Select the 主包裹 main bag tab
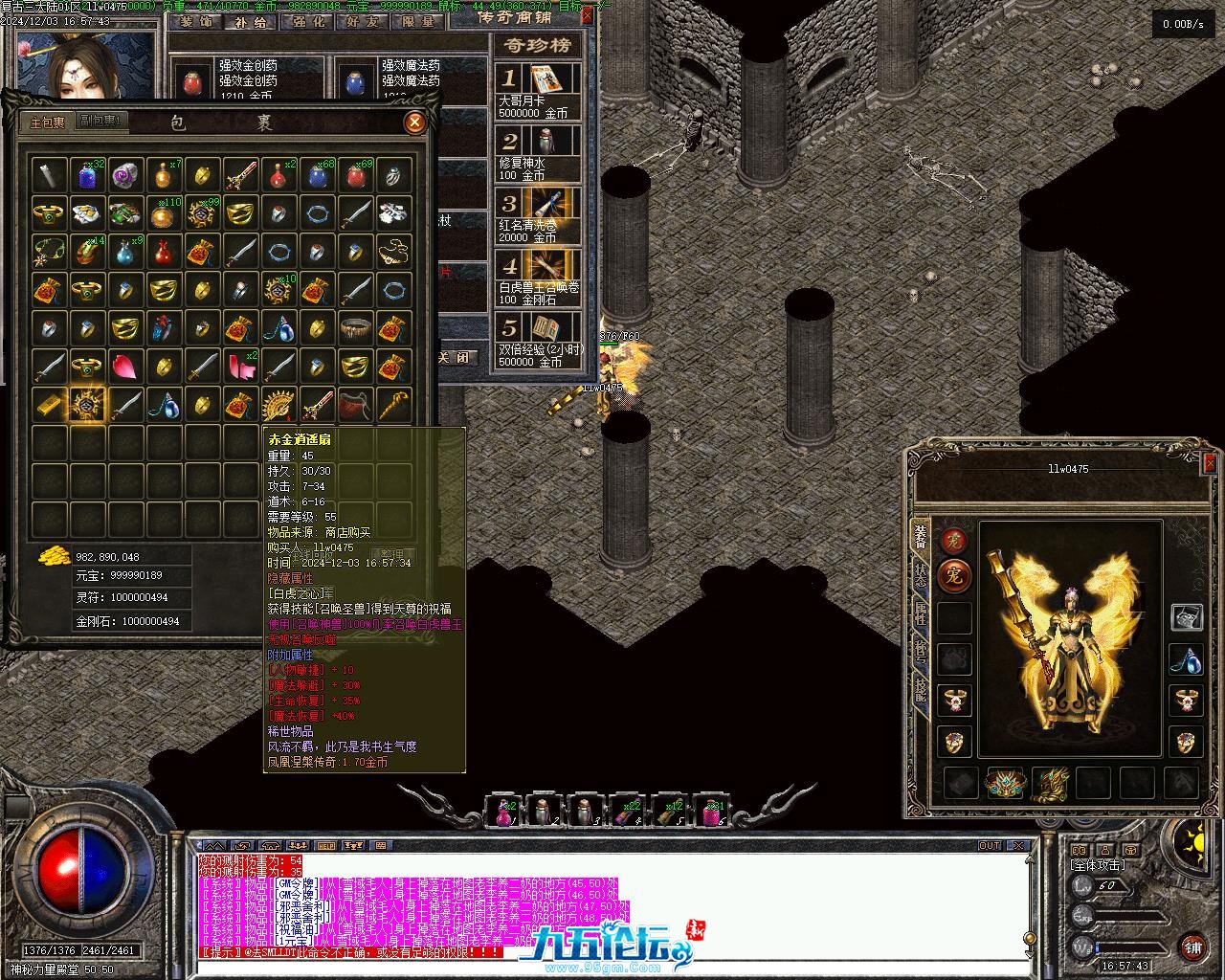Image resolution: width=1225 pixels, height=980 pixels. [47, 122]
